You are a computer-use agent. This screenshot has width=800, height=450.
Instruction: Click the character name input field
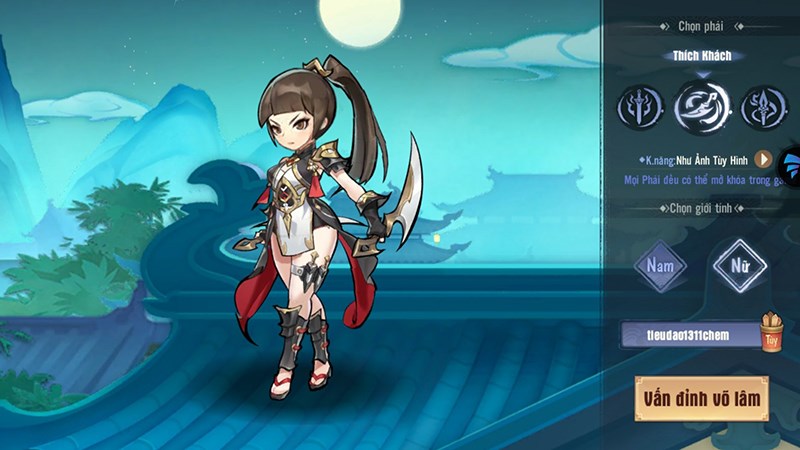(690, 334)
